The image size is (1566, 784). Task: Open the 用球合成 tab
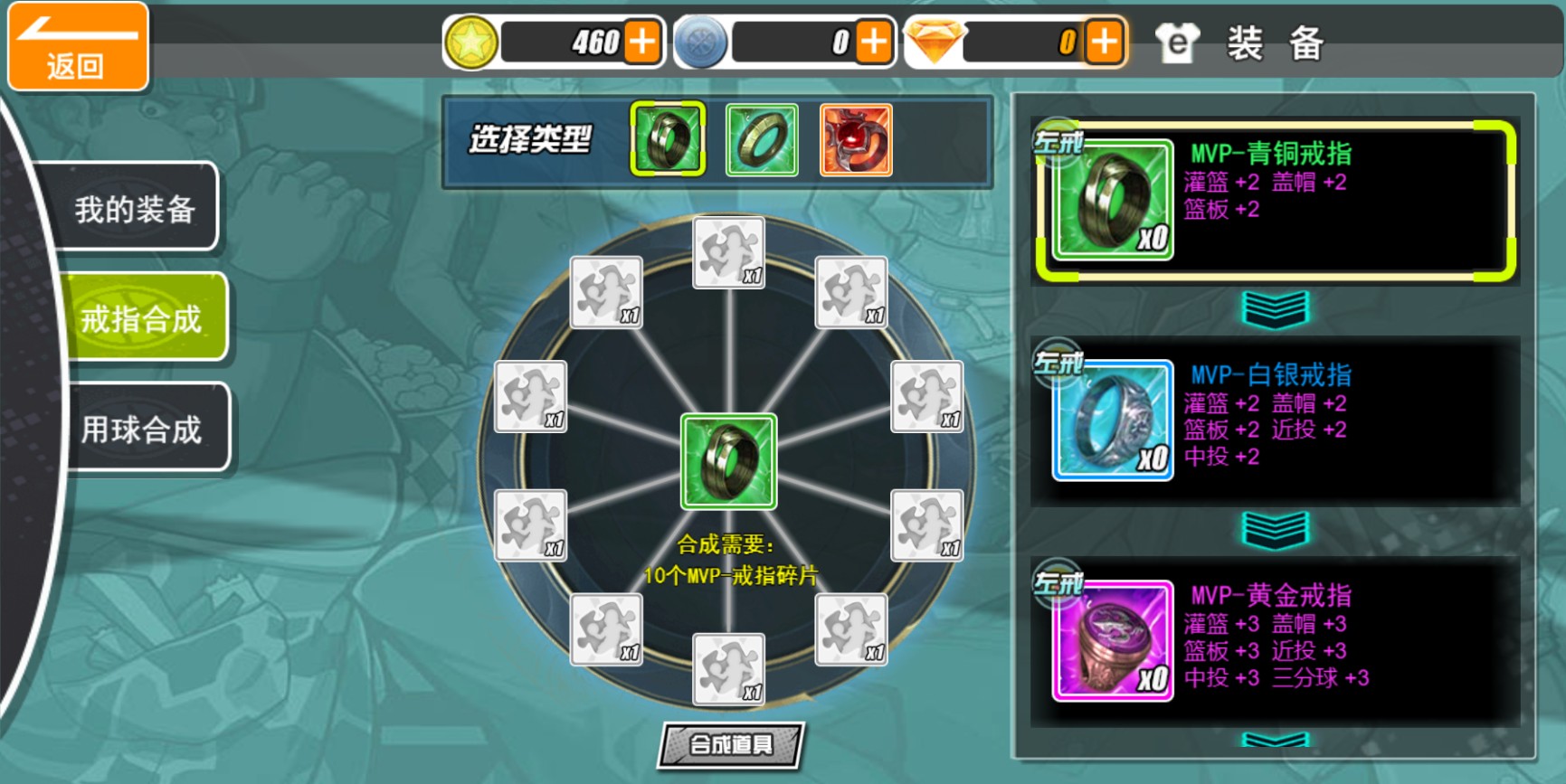tap(141, 429)
